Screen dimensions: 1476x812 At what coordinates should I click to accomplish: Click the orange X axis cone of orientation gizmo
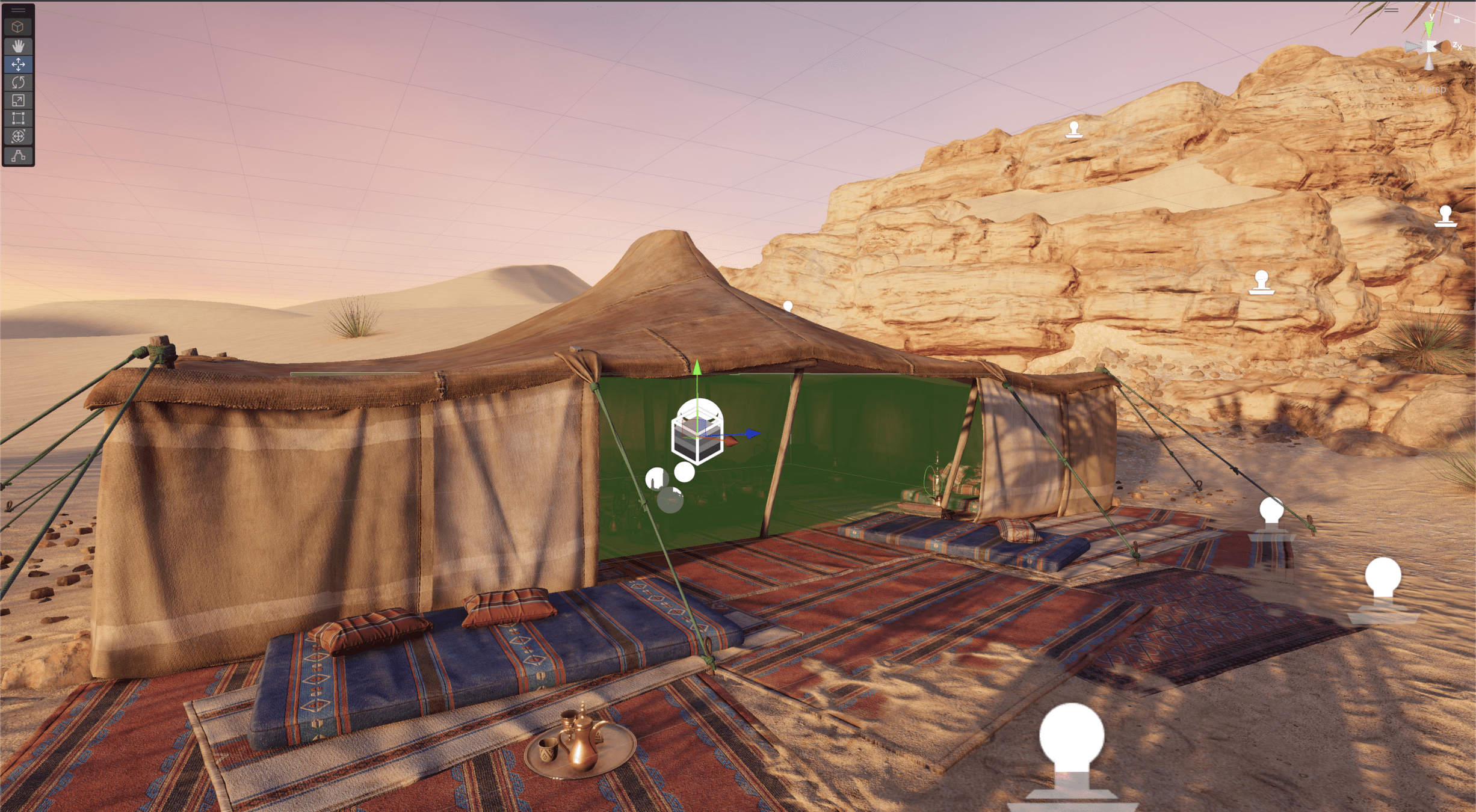[1445, 47]
